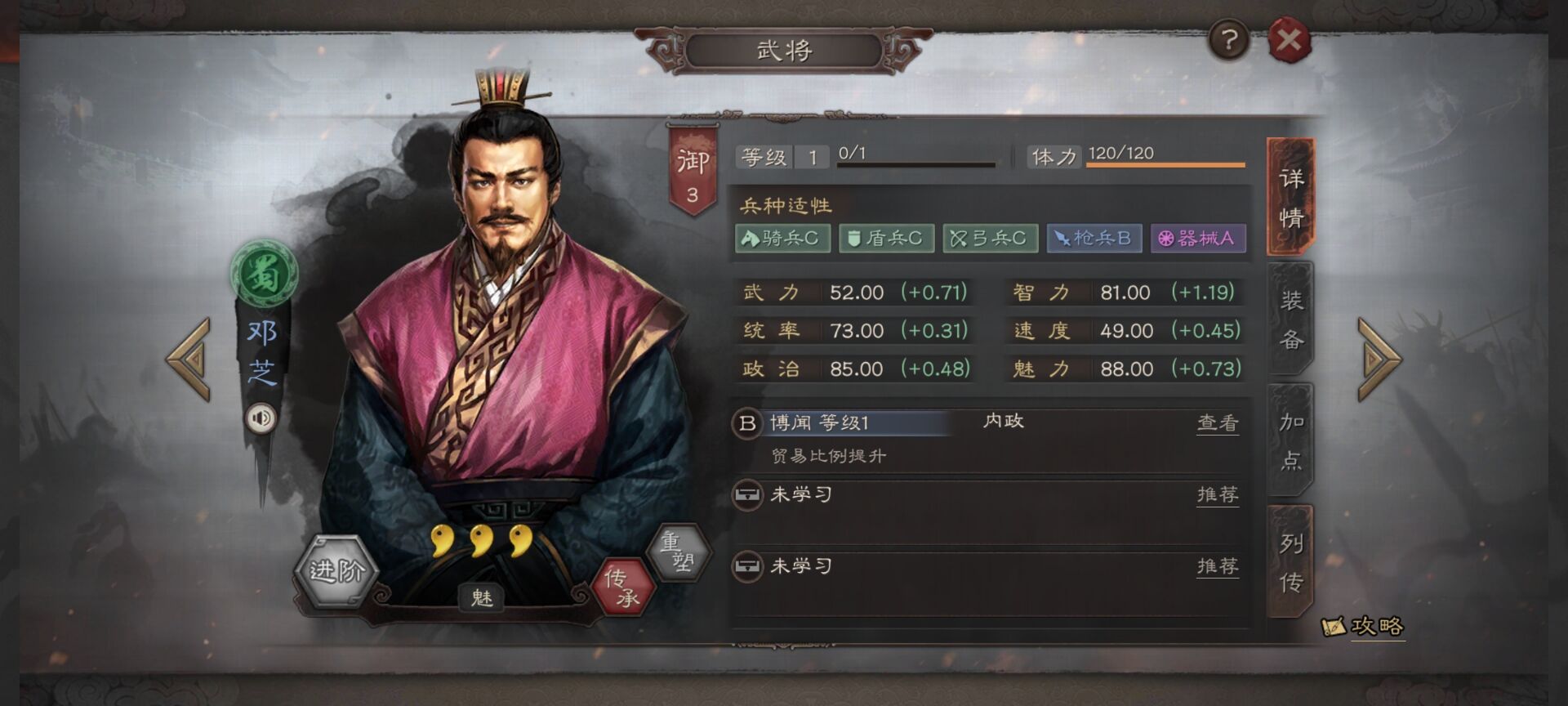1568x706 pixels.
Task: Select the 弓兵C archer aptitude icon
Action: click(x=991, y=239)
